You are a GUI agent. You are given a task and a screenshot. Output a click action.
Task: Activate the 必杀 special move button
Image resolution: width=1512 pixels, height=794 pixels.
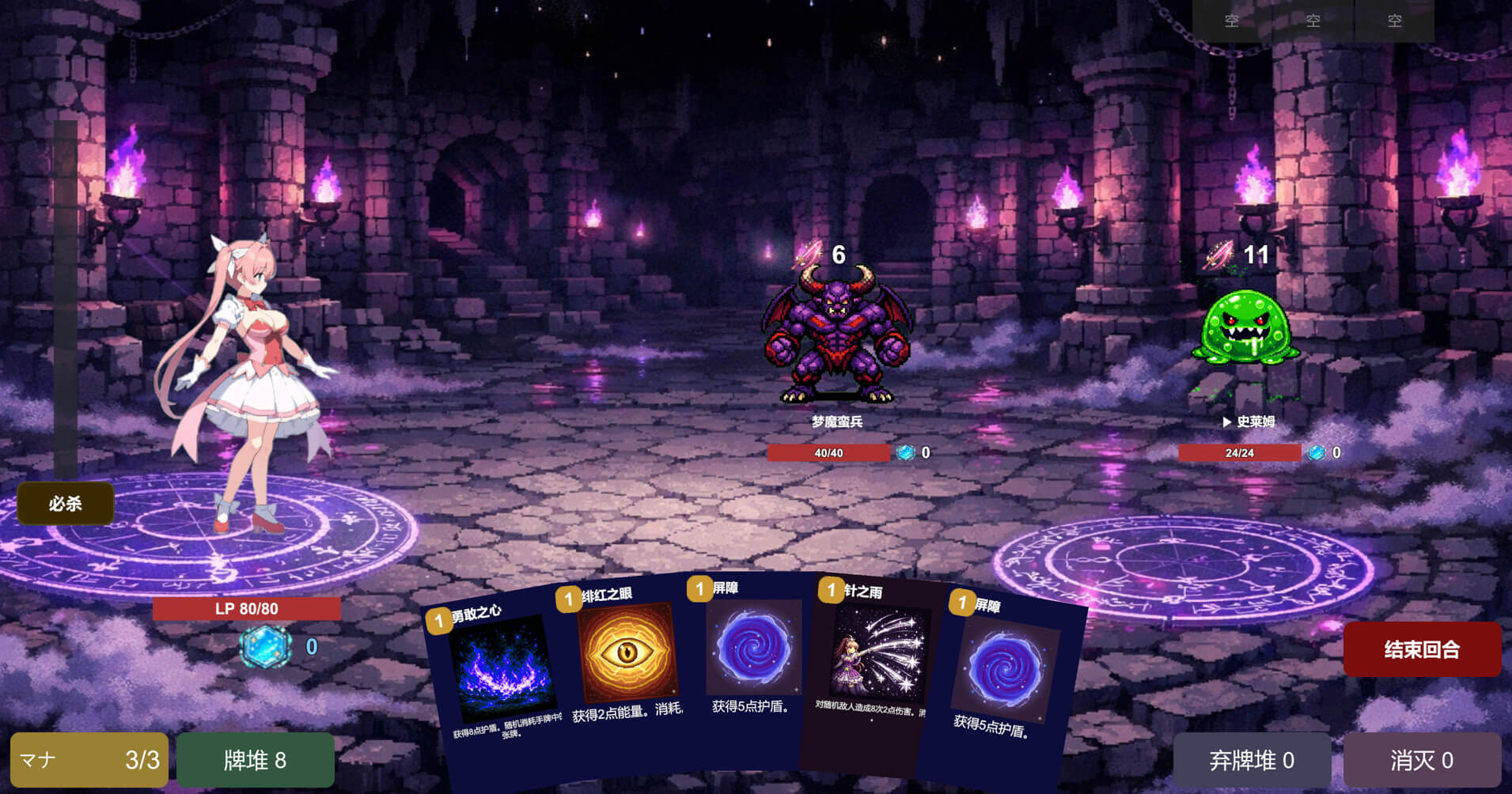(x=66, y=504)
